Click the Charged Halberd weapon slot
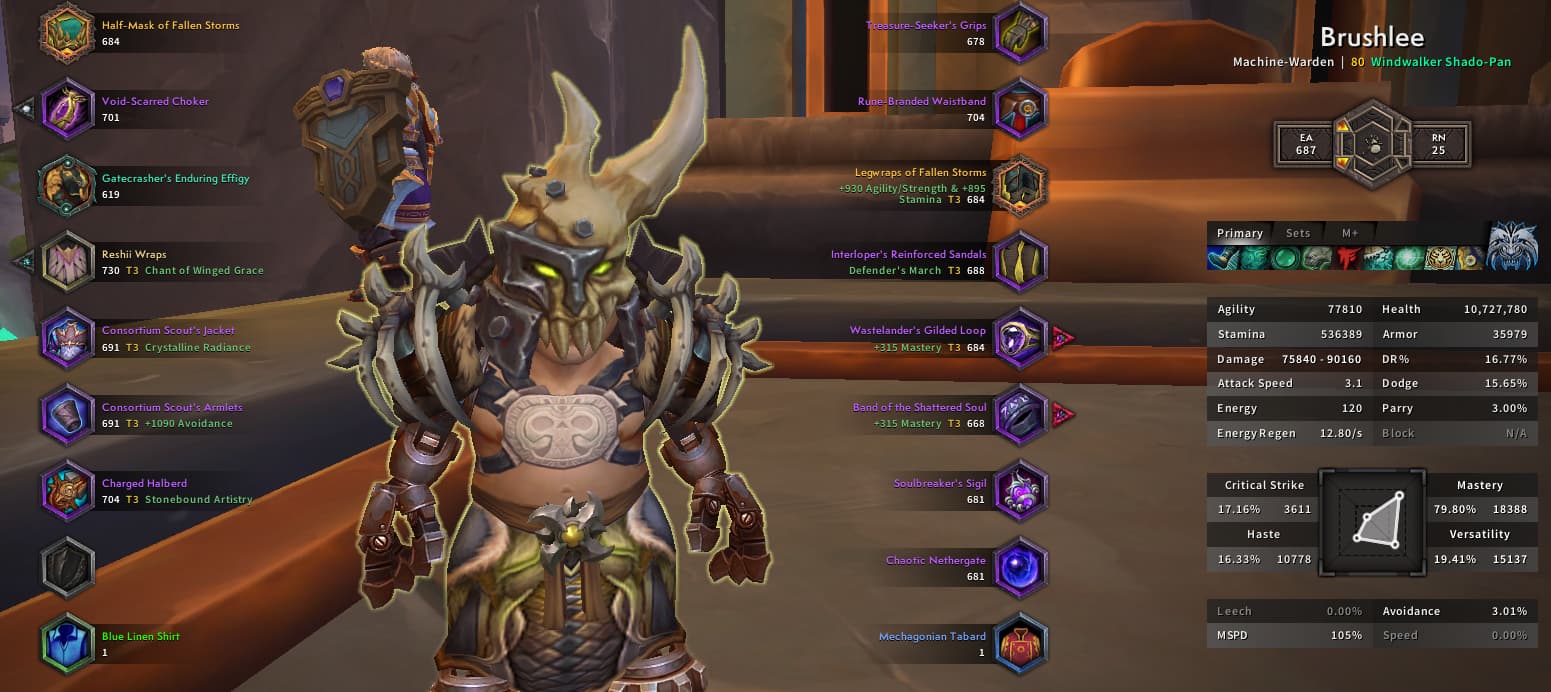The width and height of the screenshot is (1551, 692). click(67, 491)
